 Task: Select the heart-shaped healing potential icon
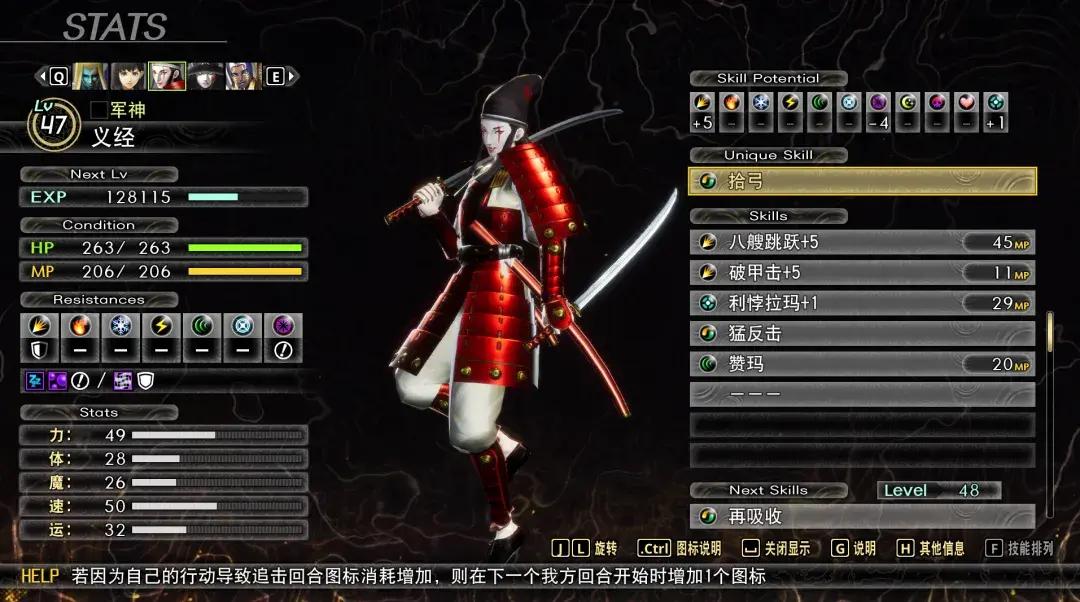pyautogui.click(x=966, y=104)
